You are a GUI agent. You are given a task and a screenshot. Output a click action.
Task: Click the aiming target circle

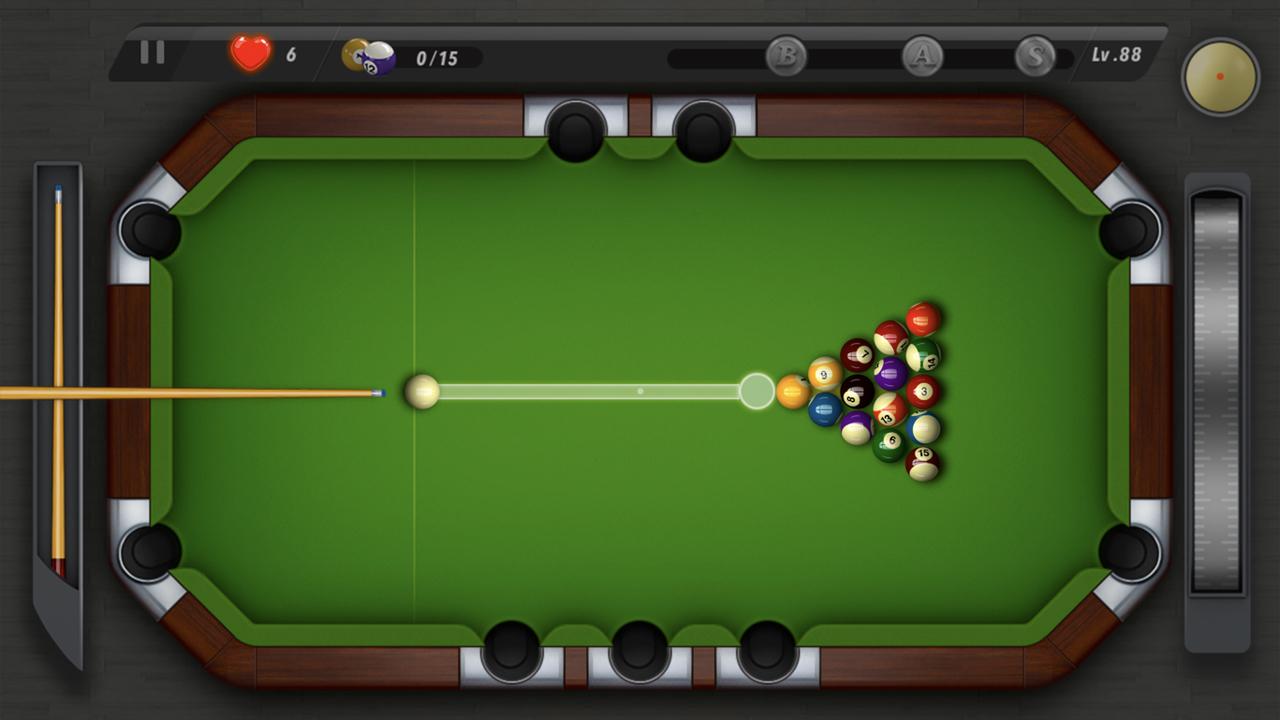757,390
